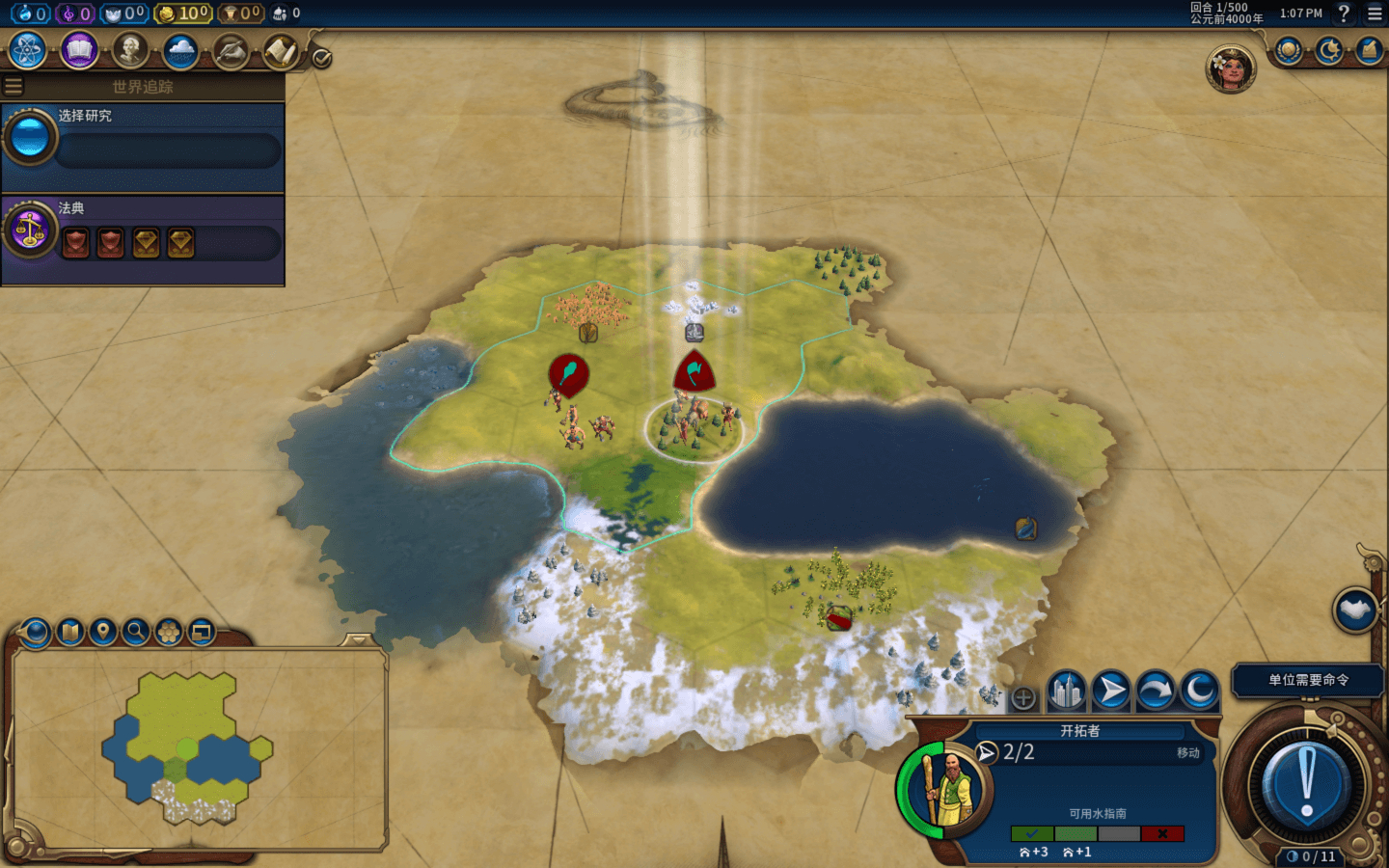The image size is (1389, 868).
Task: Open the map pin tool
Action: [x=102, y=633]
